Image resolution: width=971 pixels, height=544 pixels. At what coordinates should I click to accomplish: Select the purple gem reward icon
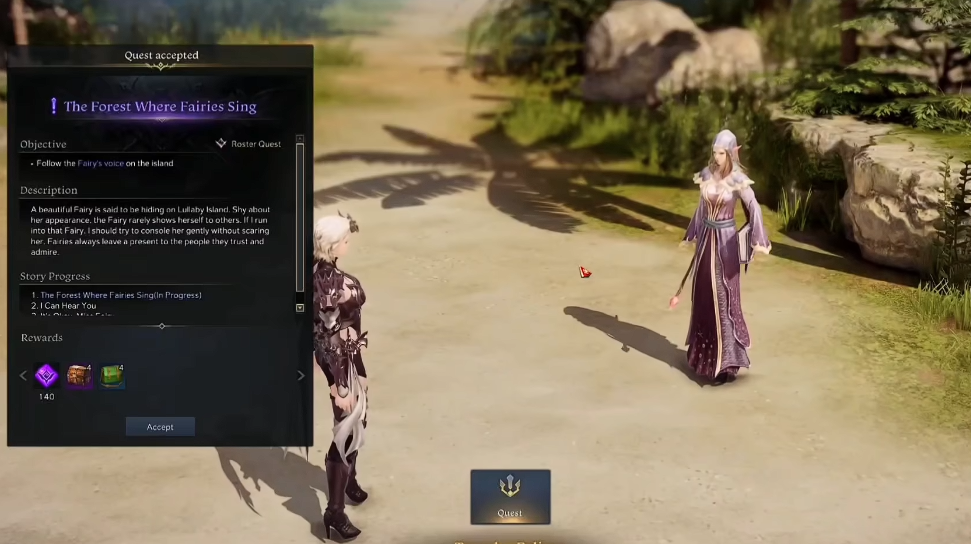tap(46, 376)
